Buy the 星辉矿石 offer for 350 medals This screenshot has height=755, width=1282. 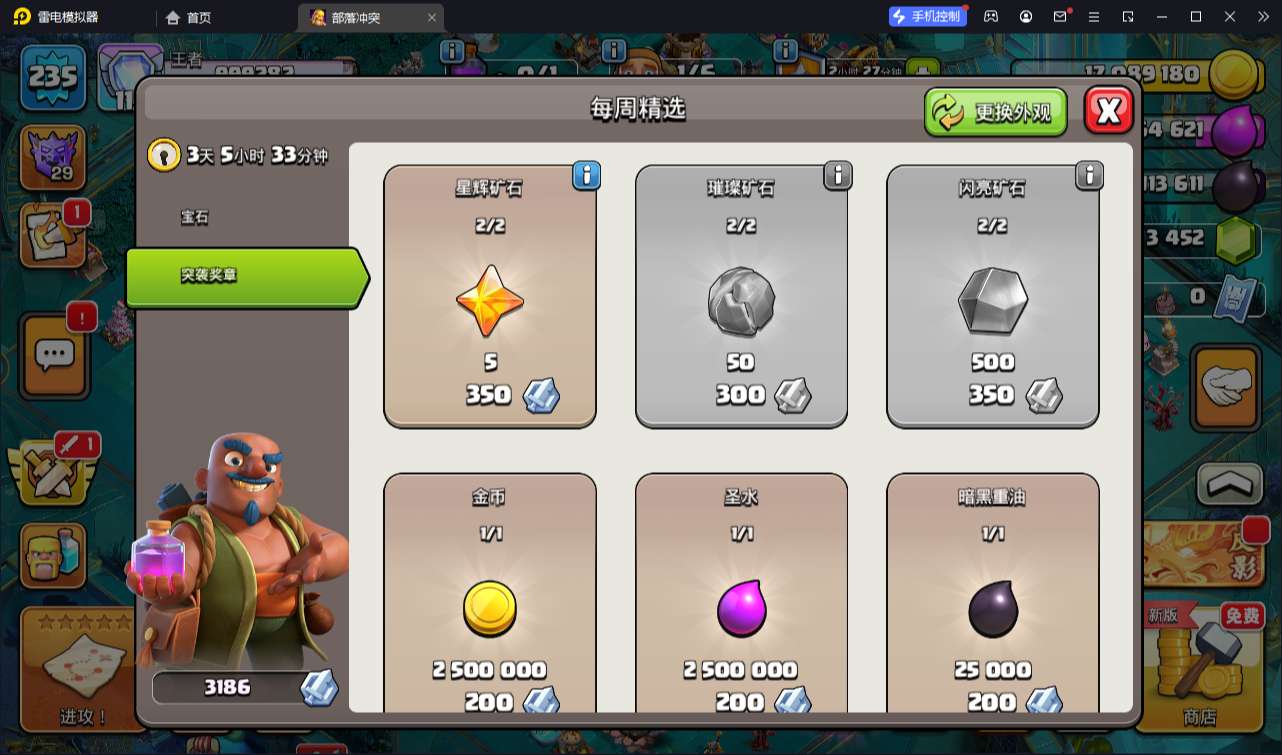click(x=490, y=296)
